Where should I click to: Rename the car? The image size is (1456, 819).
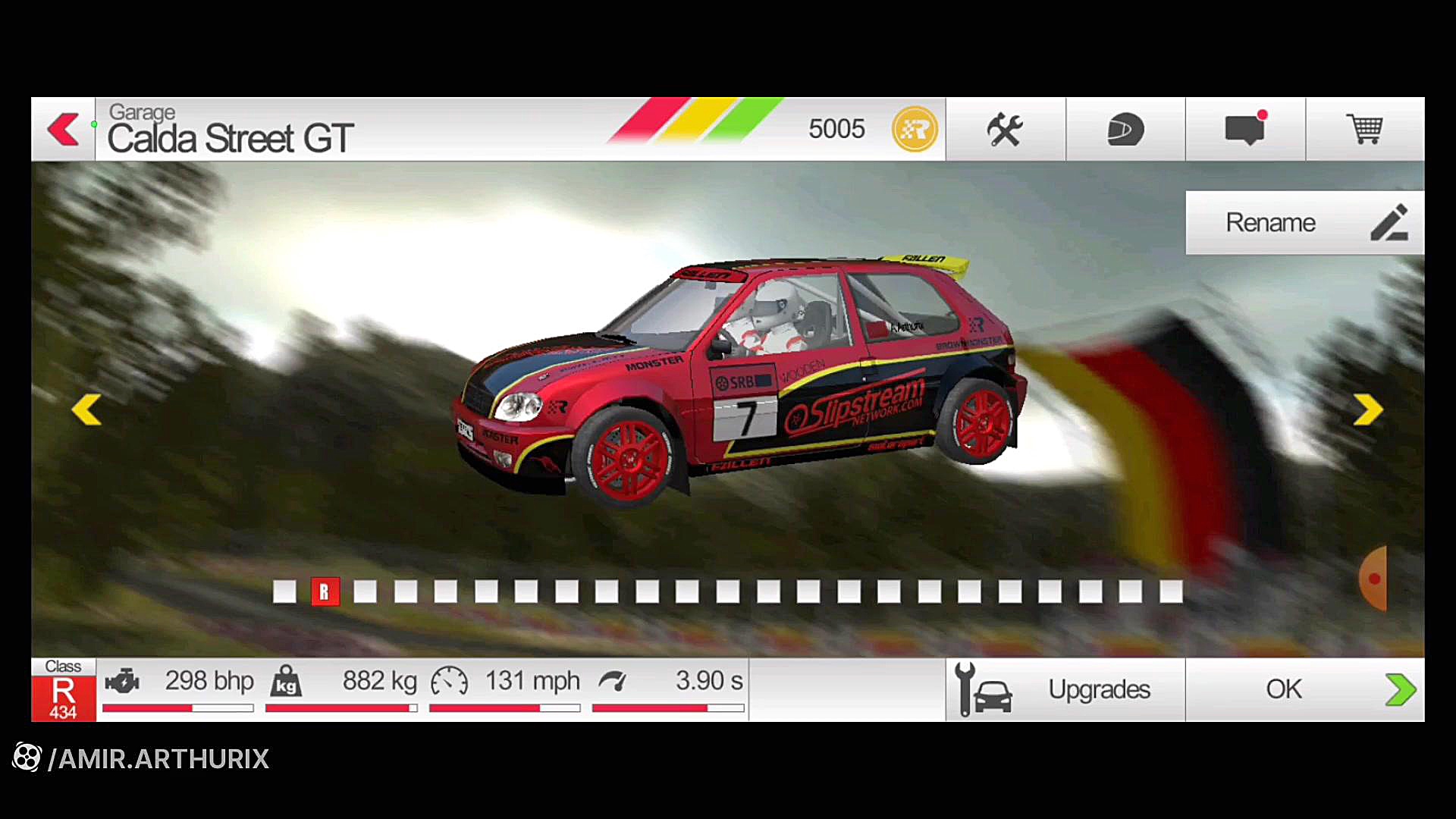pos(1304,222)
